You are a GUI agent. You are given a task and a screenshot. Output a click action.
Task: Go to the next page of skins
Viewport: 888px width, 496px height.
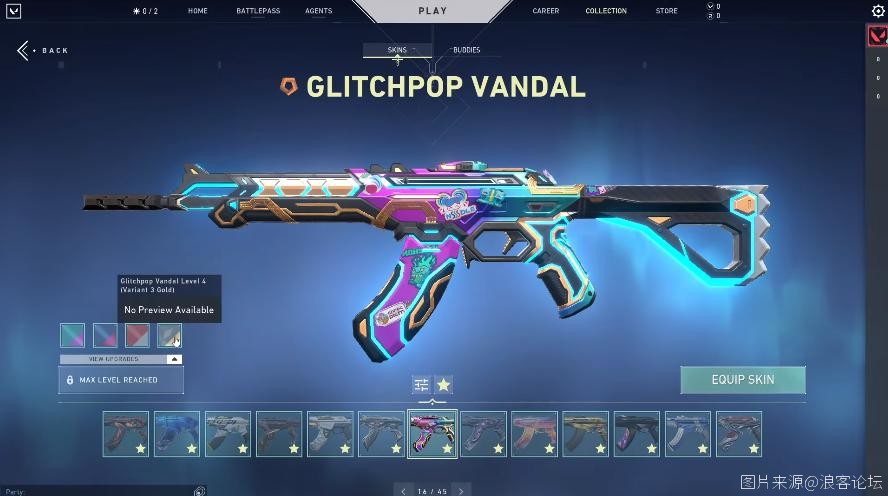[x=461, y=491]
